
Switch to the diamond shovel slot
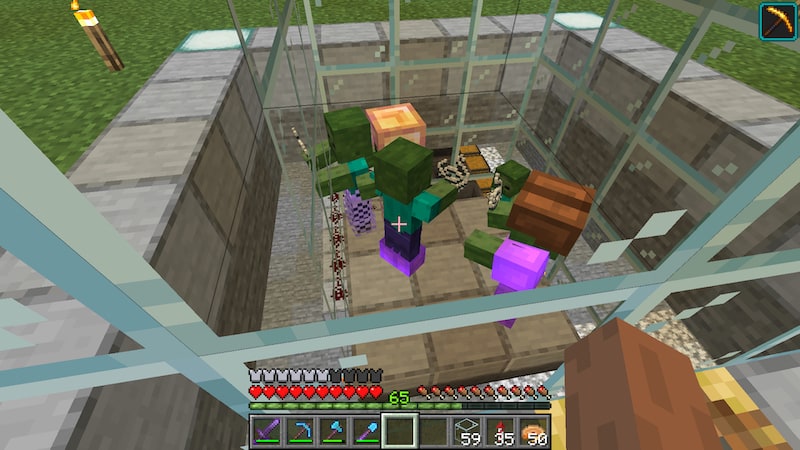366,430
